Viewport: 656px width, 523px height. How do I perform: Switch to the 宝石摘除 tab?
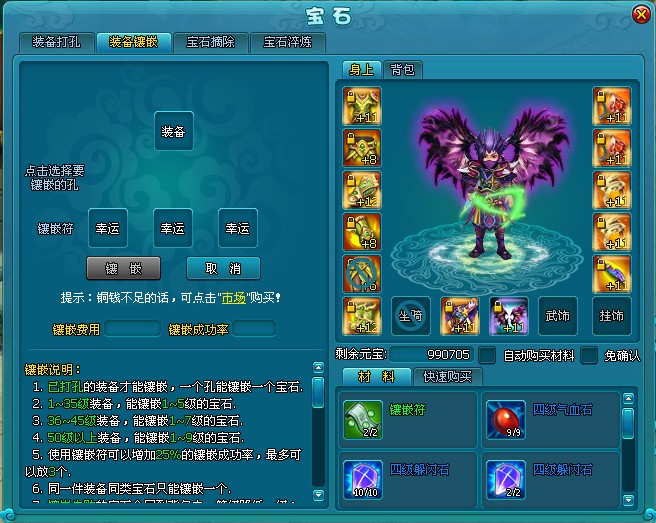point(211,42)
